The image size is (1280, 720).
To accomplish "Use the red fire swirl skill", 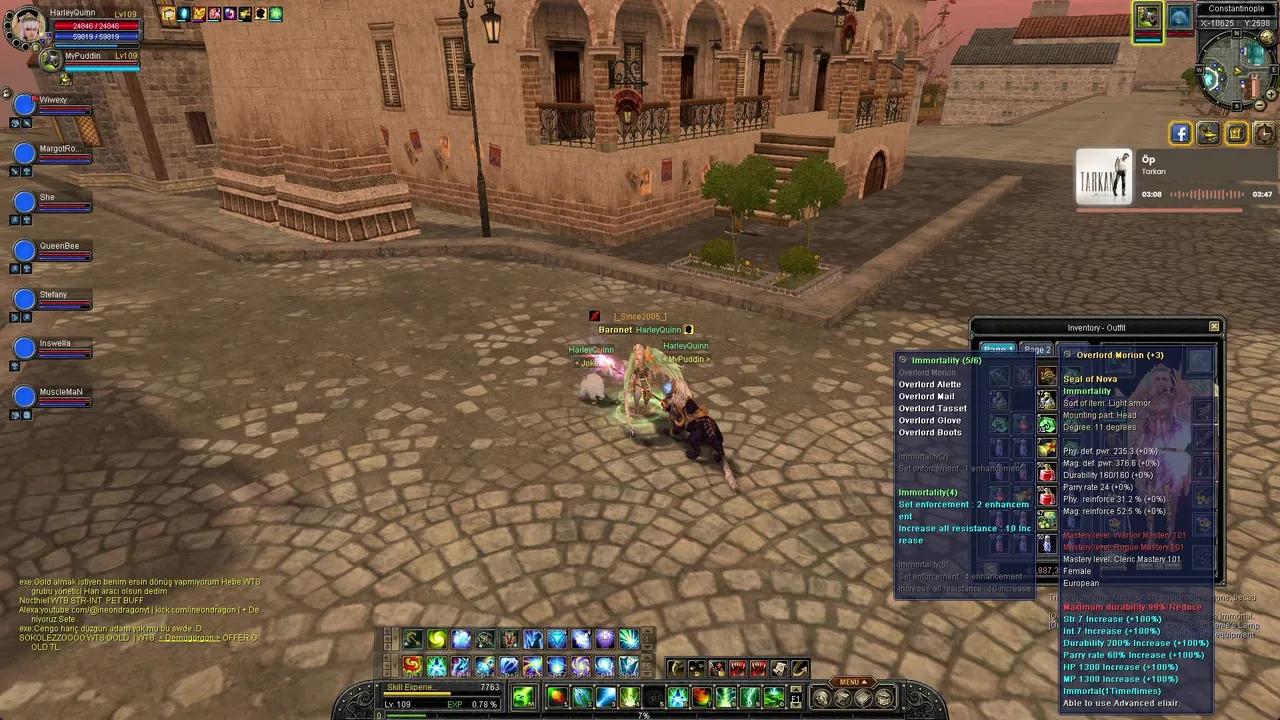I will (x=413, y=665).
